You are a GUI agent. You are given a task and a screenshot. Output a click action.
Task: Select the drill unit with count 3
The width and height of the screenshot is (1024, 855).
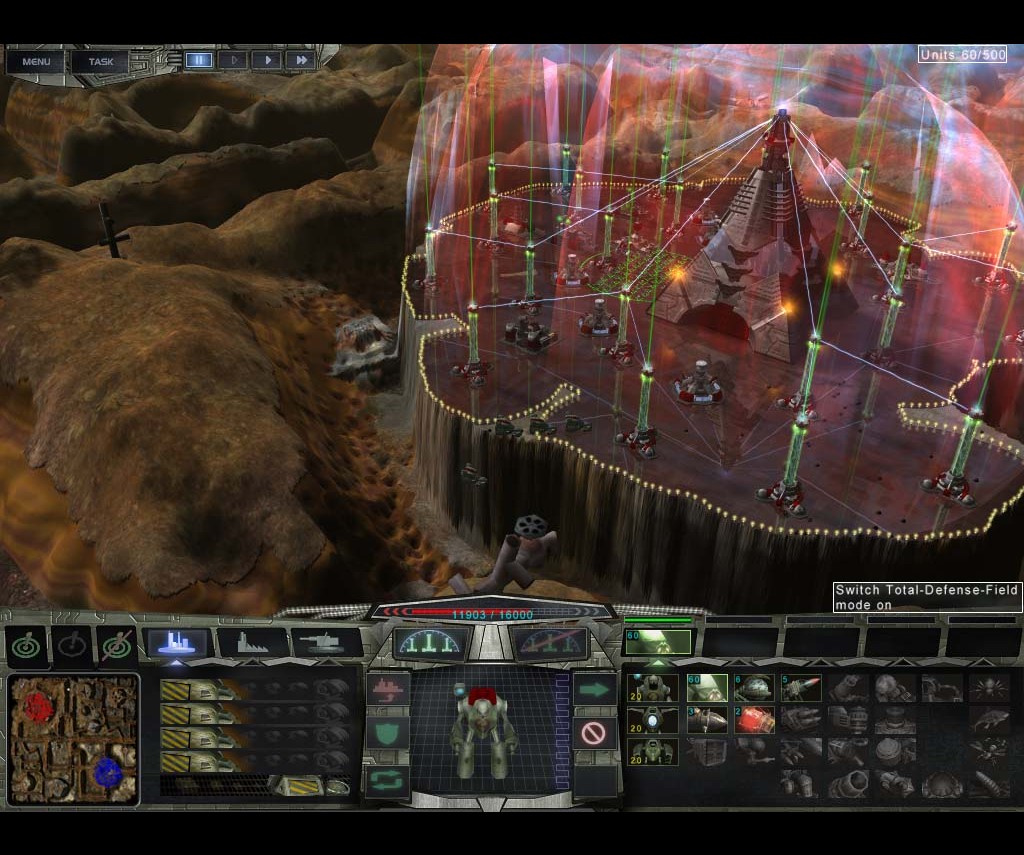(705, 720)
